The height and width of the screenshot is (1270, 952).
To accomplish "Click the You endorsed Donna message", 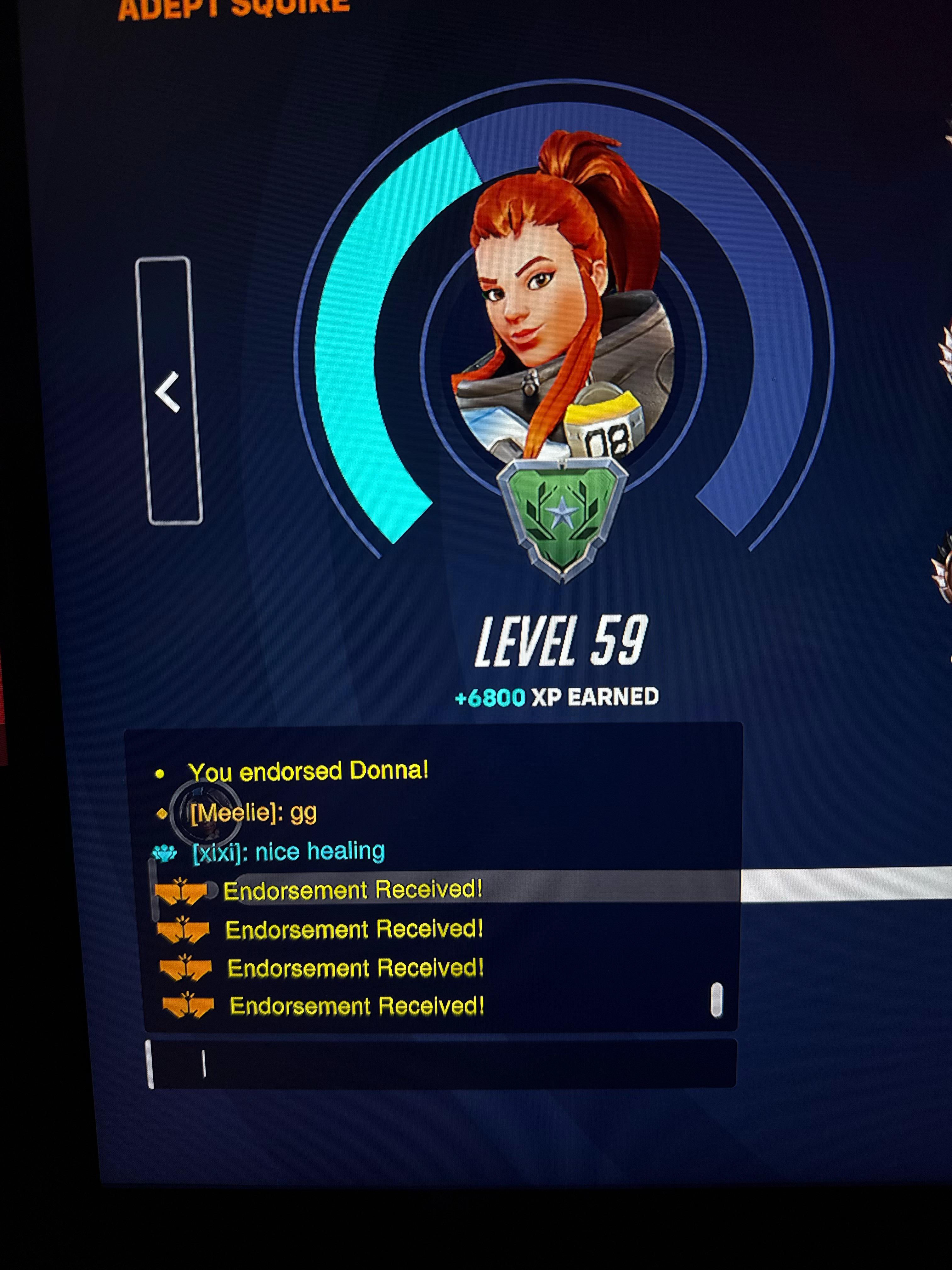I will pos(308,772).
